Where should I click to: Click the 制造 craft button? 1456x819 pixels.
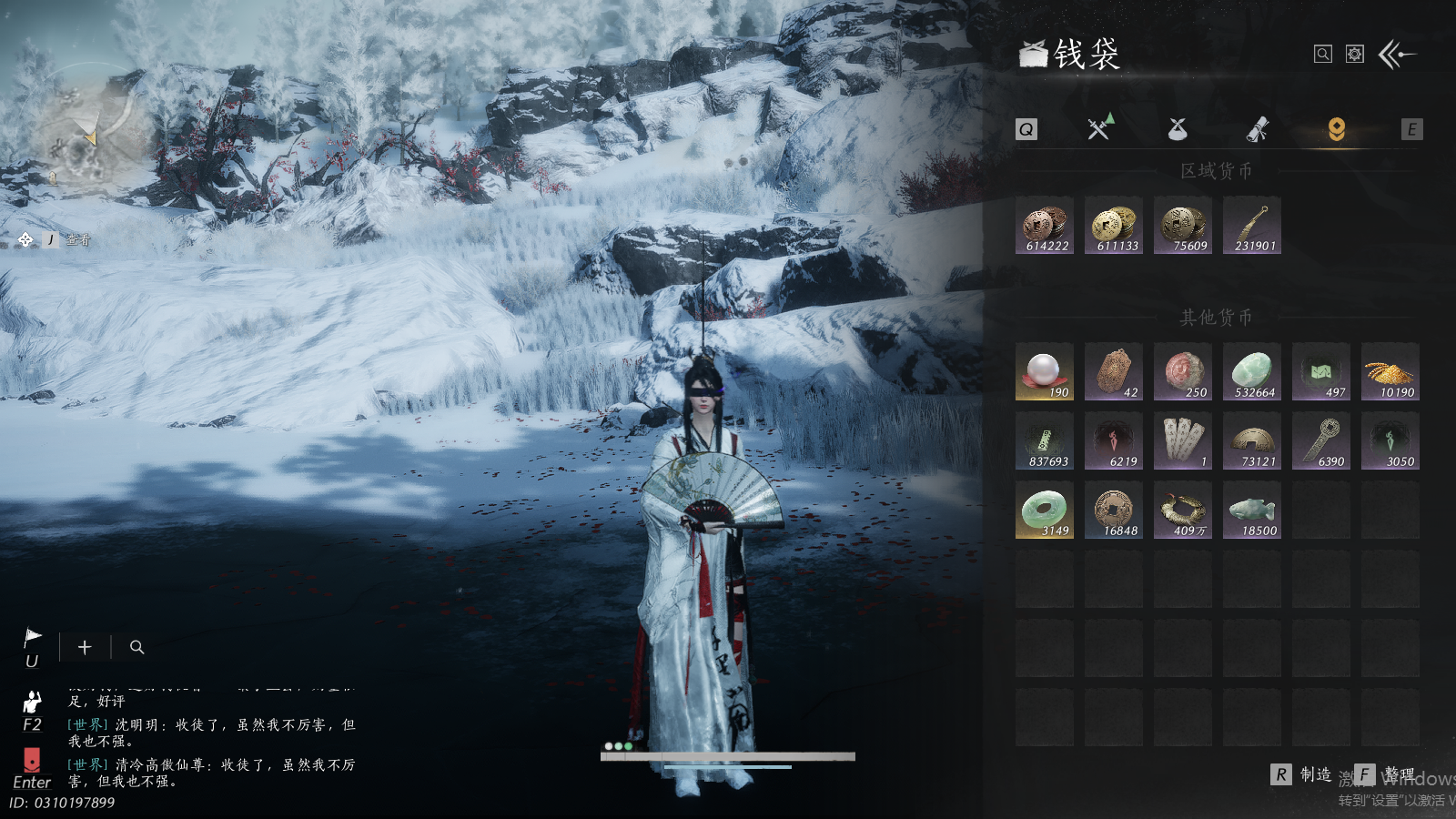tap(1302, 774)
